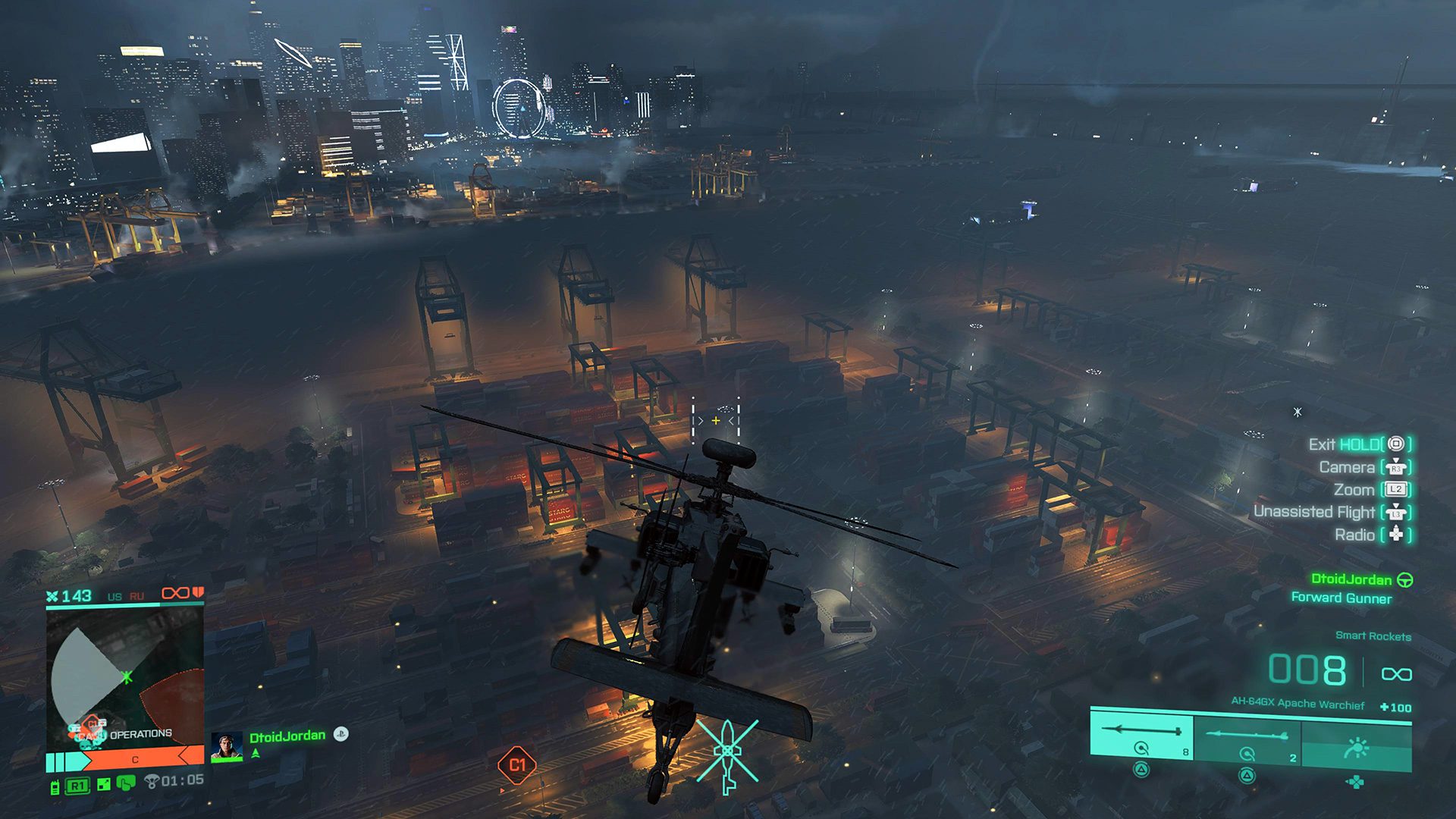Screen dimensions: 1456x819
Task: Click the green walkie-talkie icon
Action: [x=55, y=786]
